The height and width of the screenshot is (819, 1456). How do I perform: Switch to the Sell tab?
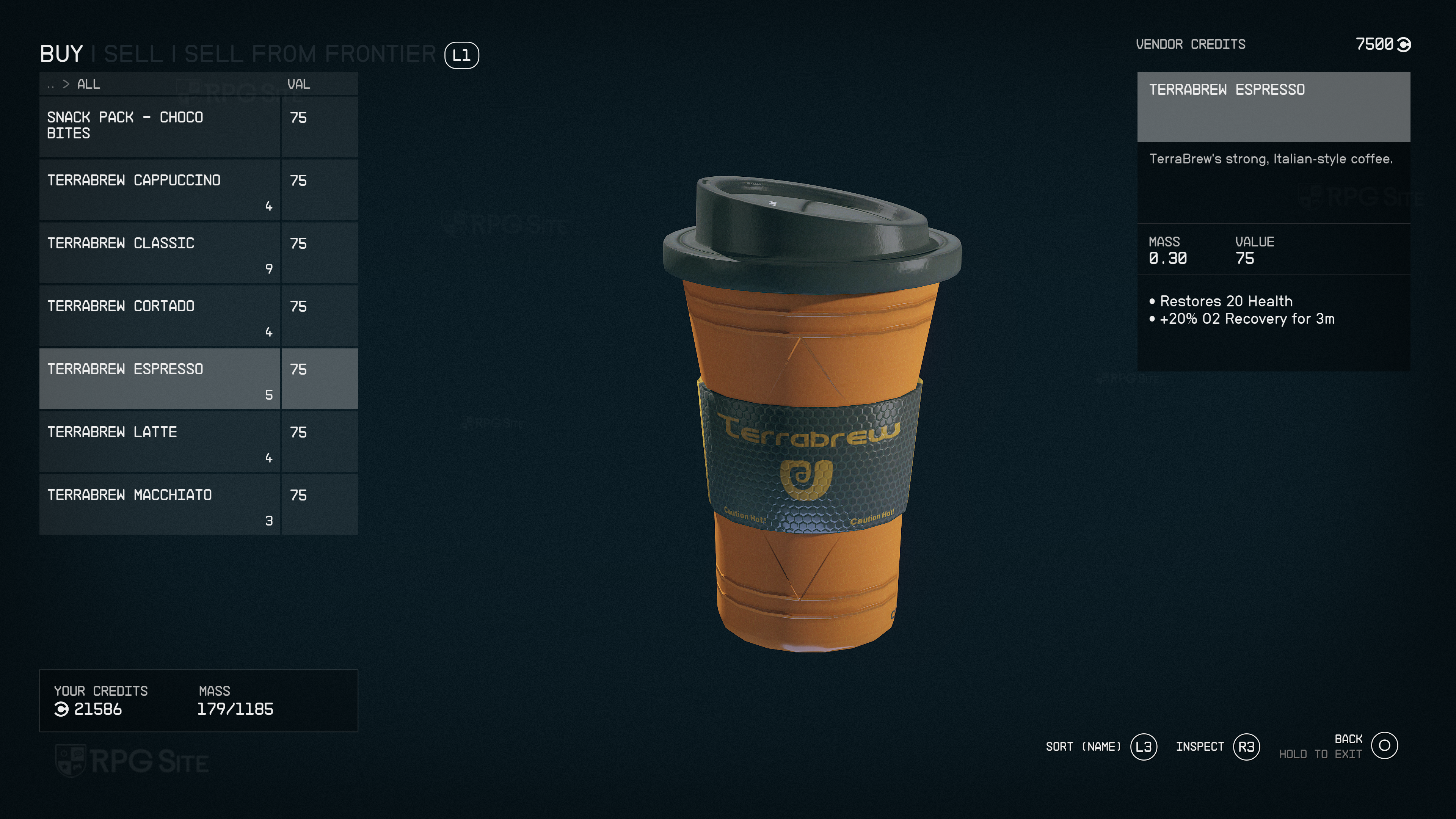coord(133,54)
